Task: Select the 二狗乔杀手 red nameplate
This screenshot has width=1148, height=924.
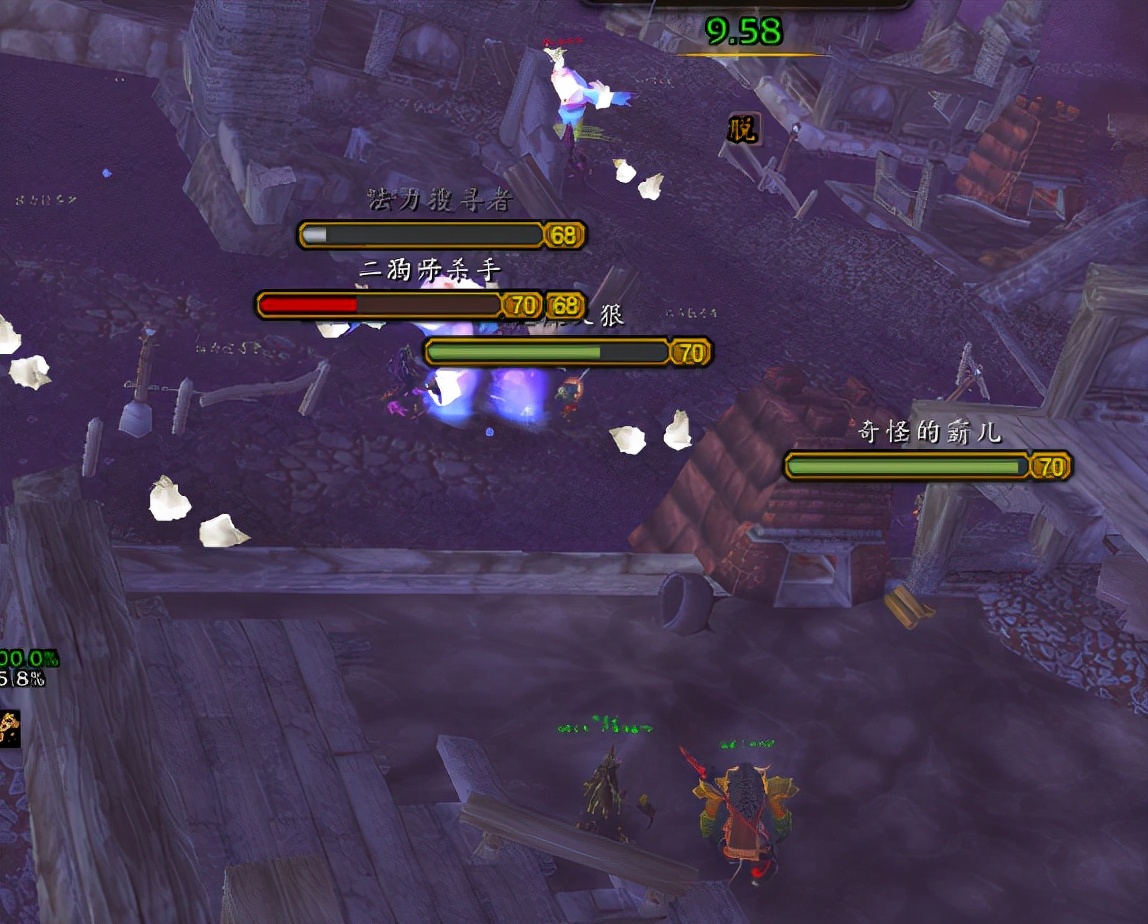Action: [380, 304]
